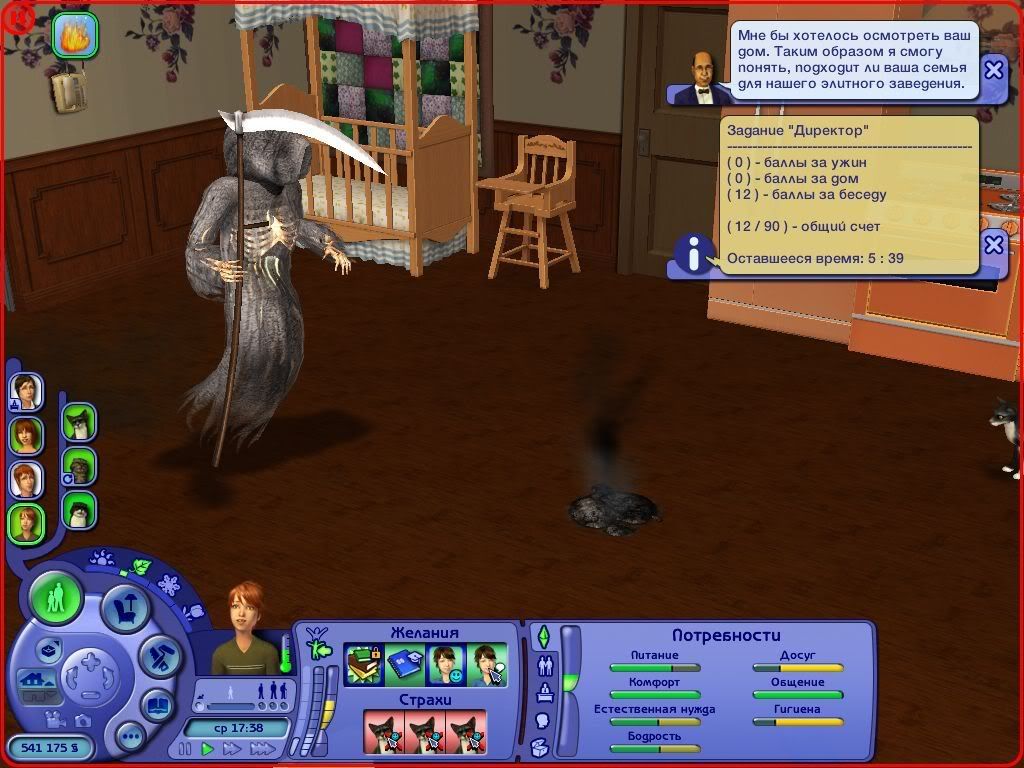This screenshot has width=1024, height=768.
Task: Select the dark-haired Sim portrait at work
Action: pos(26,391)
